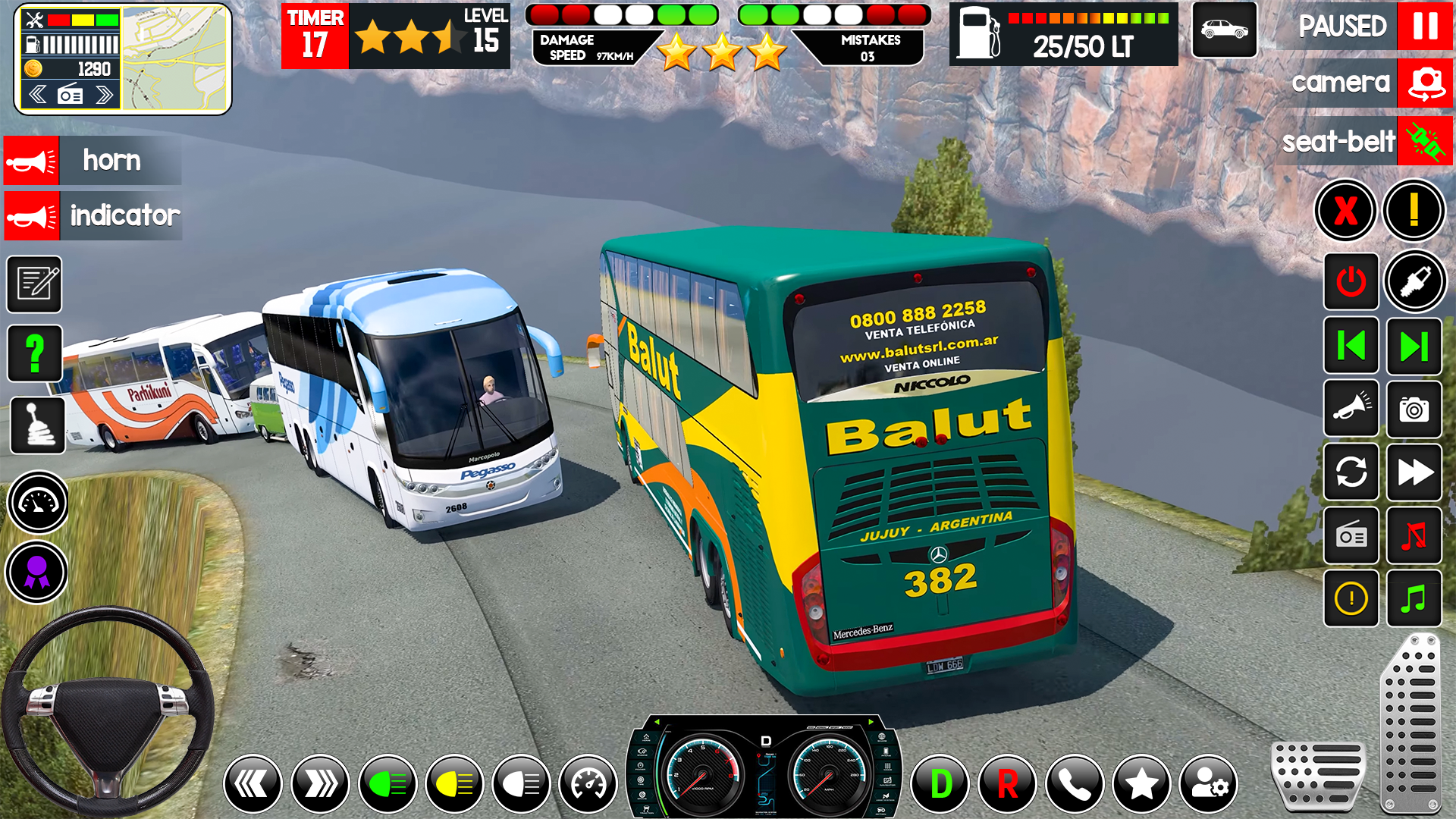Expand the minimap in the corner
Screen dimensions: 1456x819
pos(174,59)
